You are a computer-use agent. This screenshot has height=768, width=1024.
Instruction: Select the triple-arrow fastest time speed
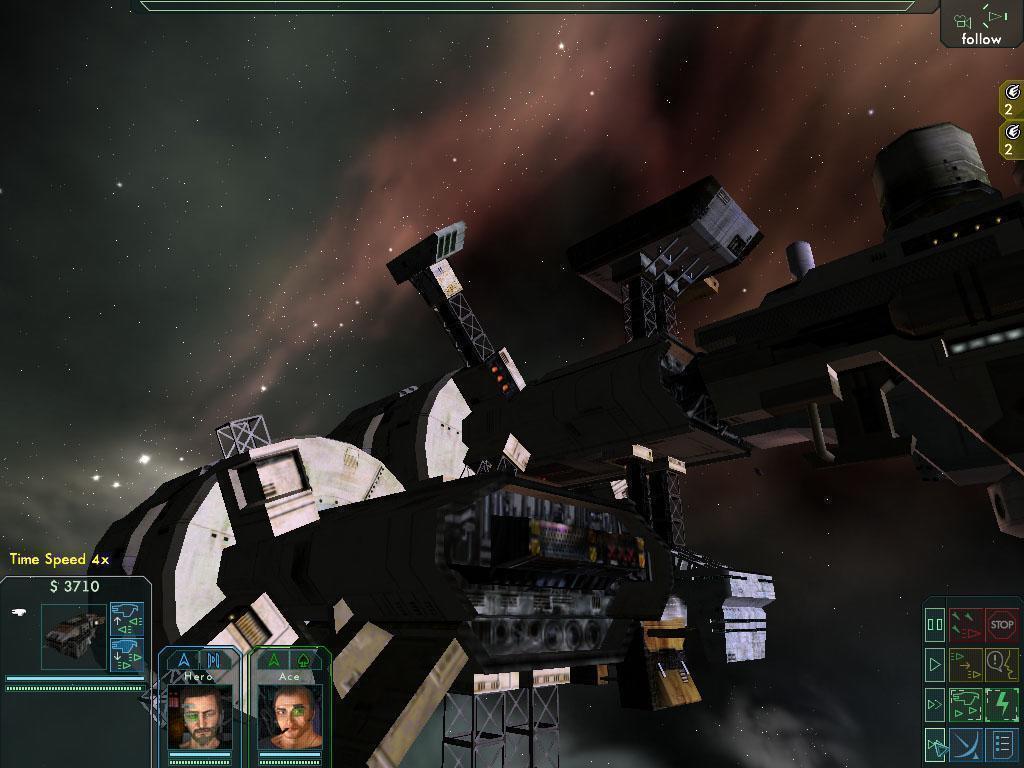click(x=935, y=744)
